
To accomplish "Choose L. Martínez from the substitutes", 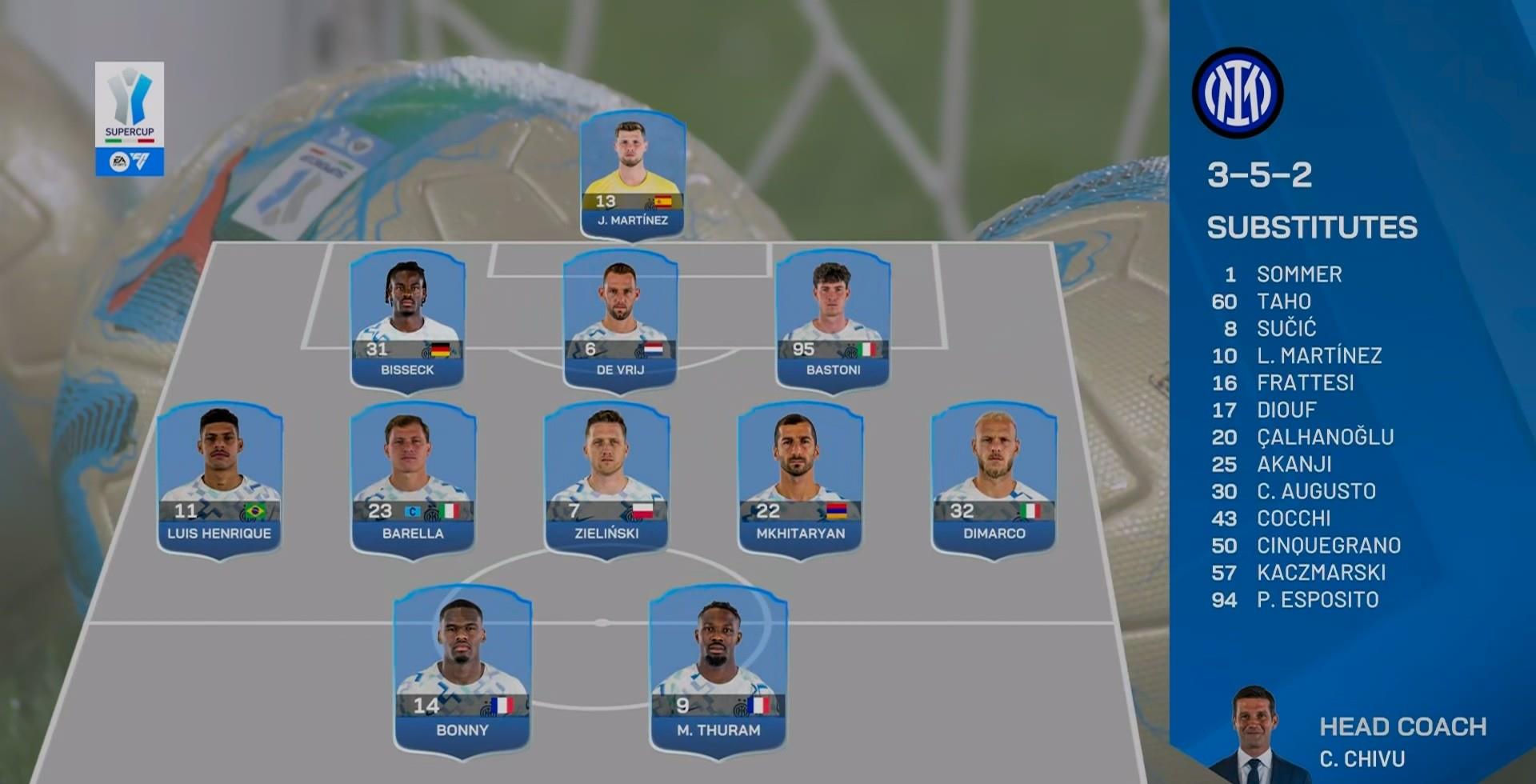I will pos(1318,356).
